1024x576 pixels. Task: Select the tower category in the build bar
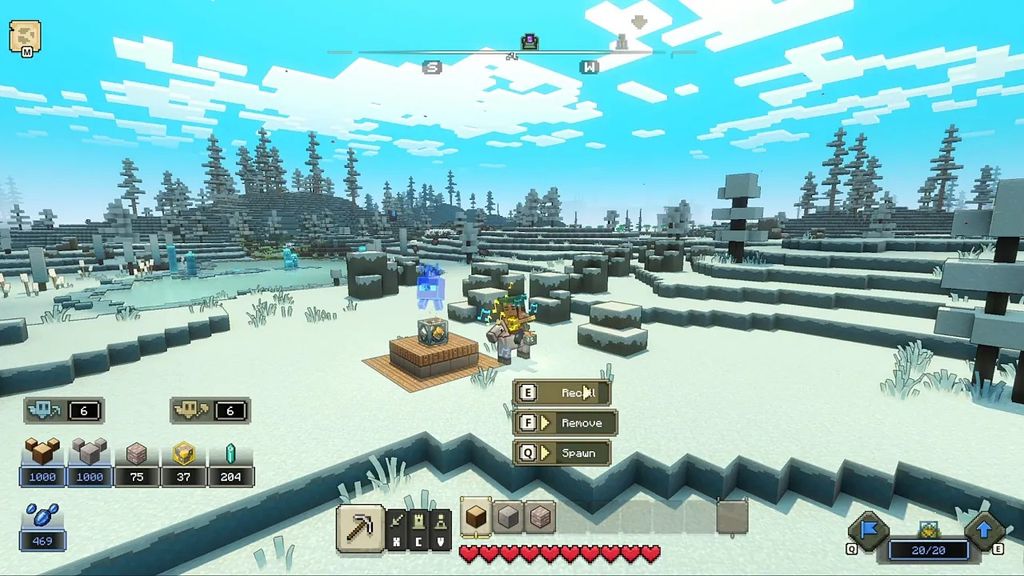(x=437, y=522)
